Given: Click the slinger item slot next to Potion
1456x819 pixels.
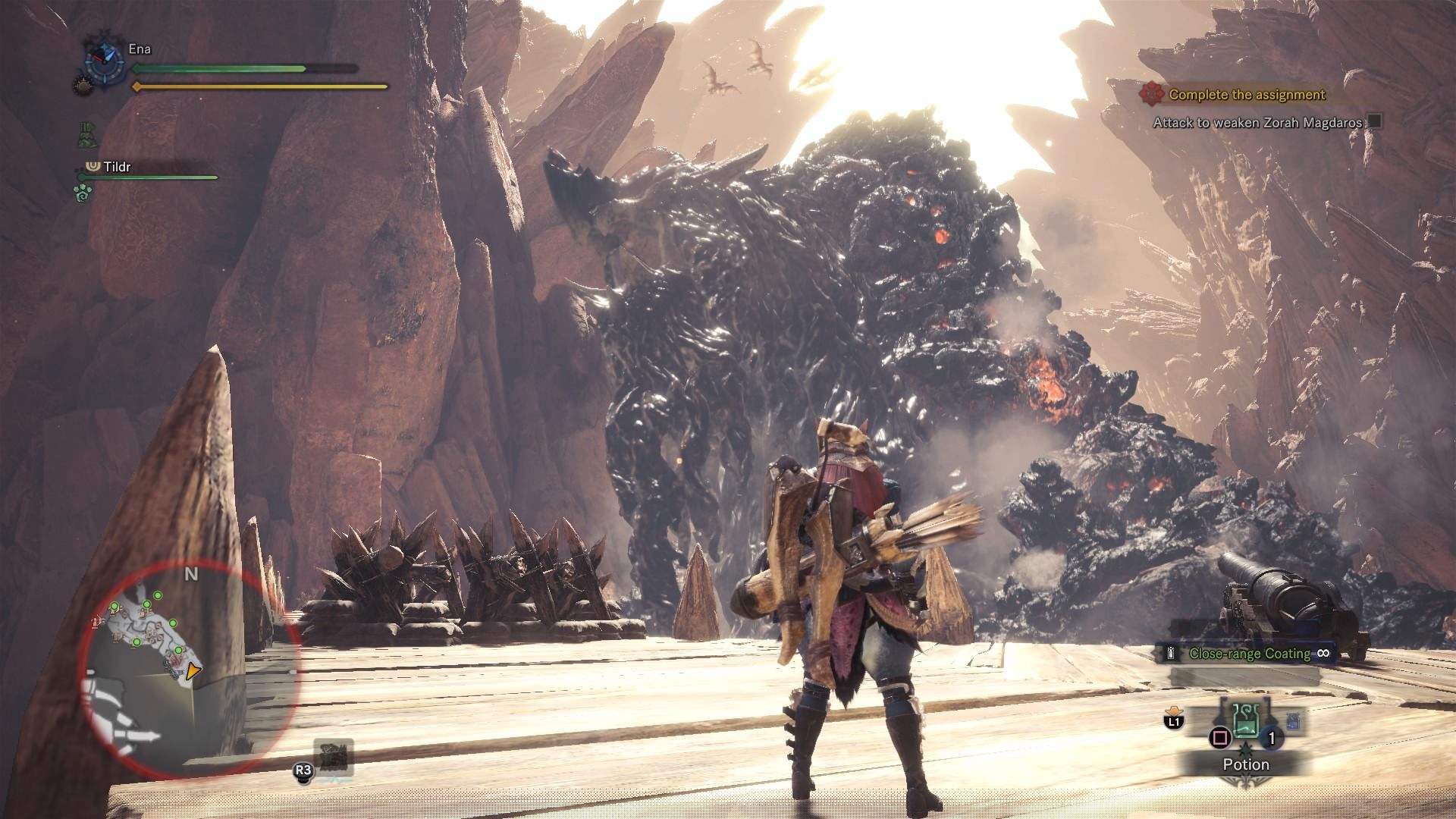Looking at the screenshot, I should (1294, 720).
